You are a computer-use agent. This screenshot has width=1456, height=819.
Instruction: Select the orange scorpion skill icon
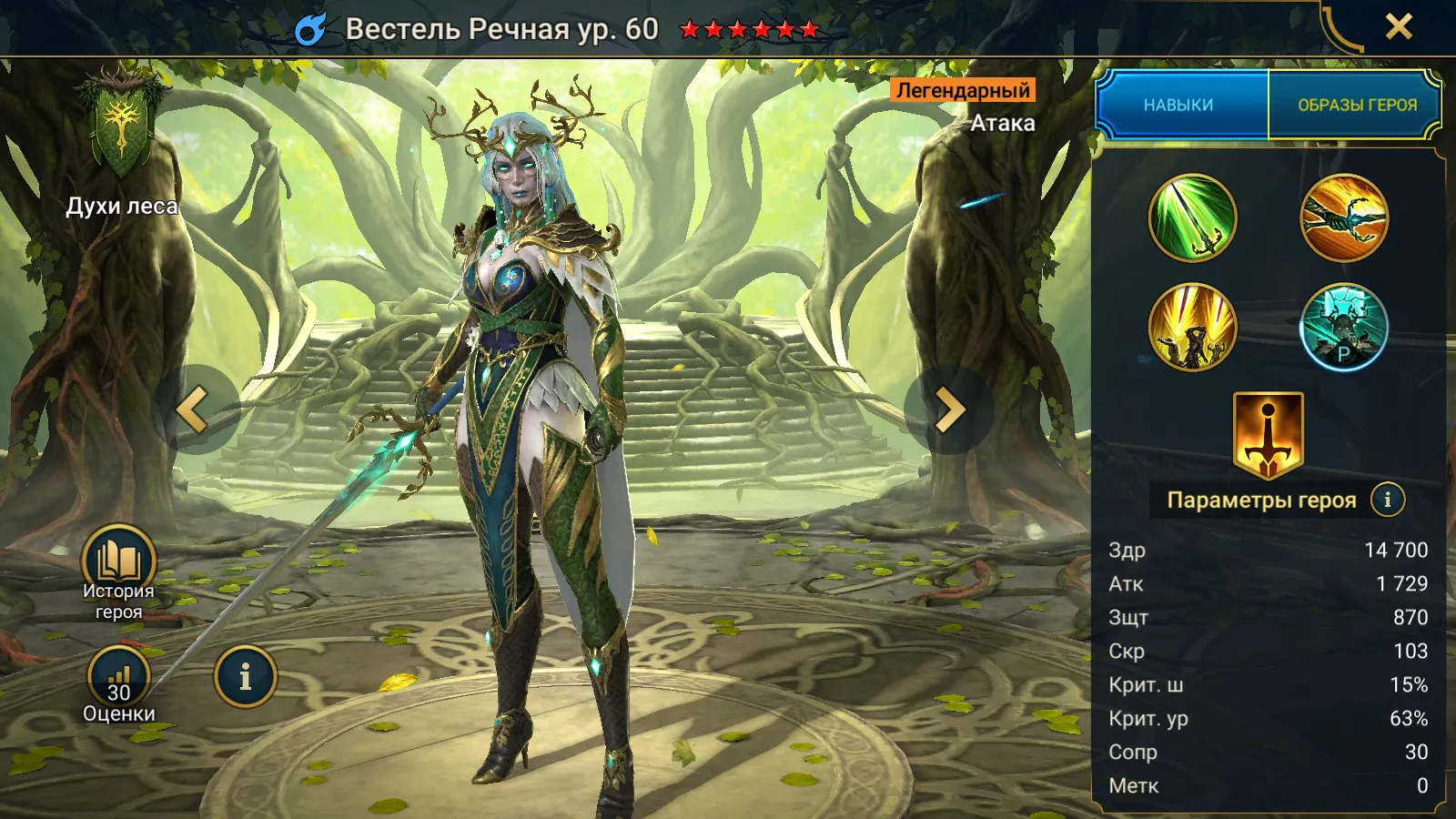1344,218
